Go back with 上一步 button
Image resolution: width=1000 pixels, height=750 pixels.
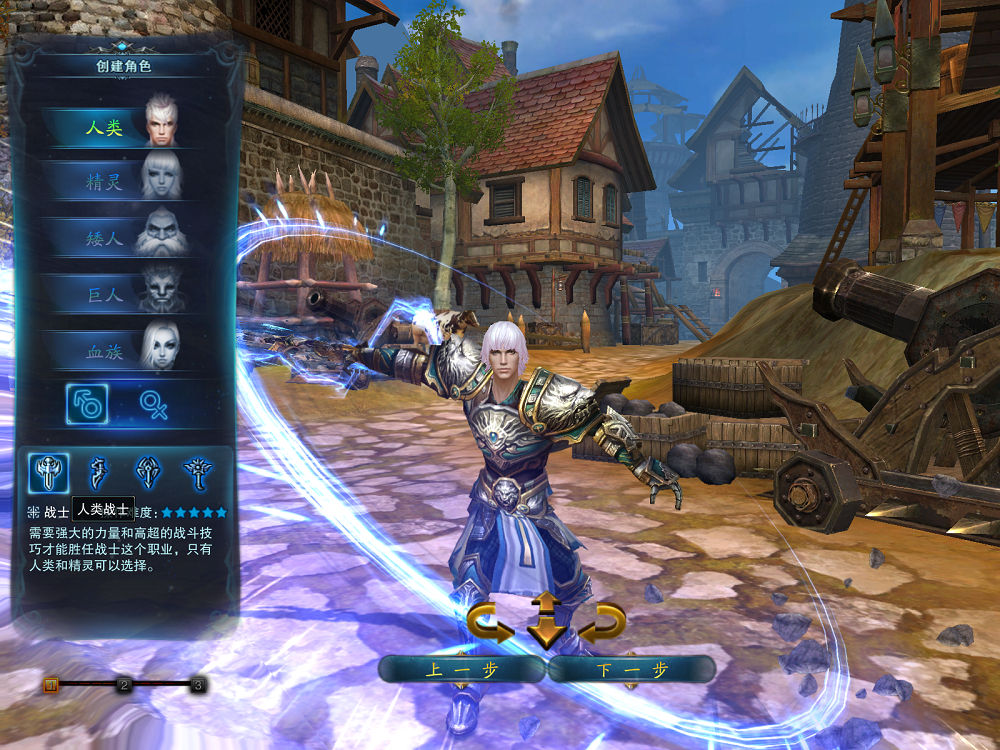pyautogui.click(x=461, y=669)
